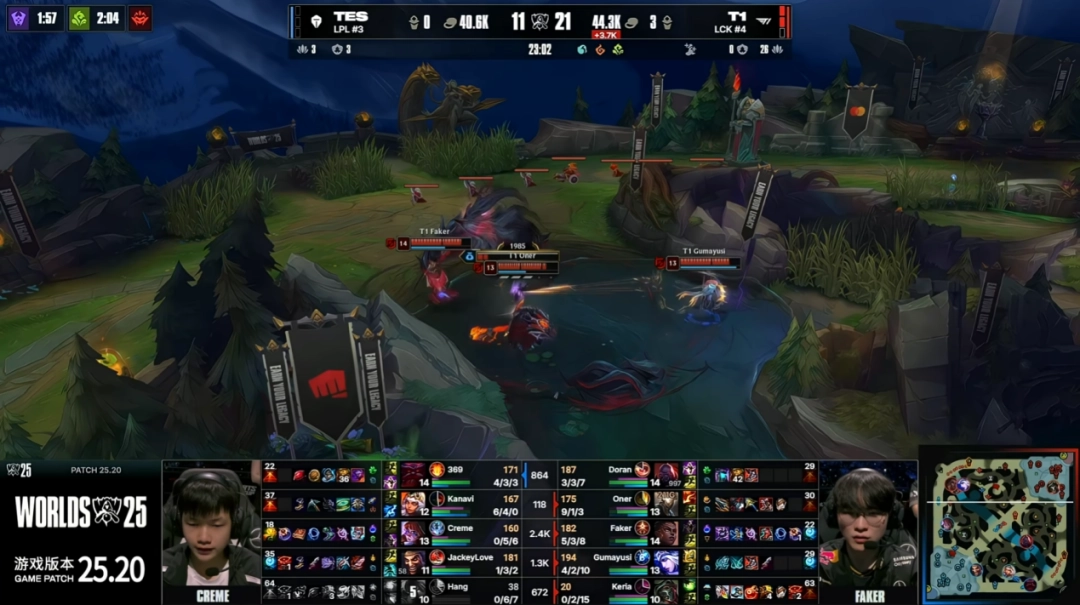Choose Oner's champion portrait

[667, 504]
